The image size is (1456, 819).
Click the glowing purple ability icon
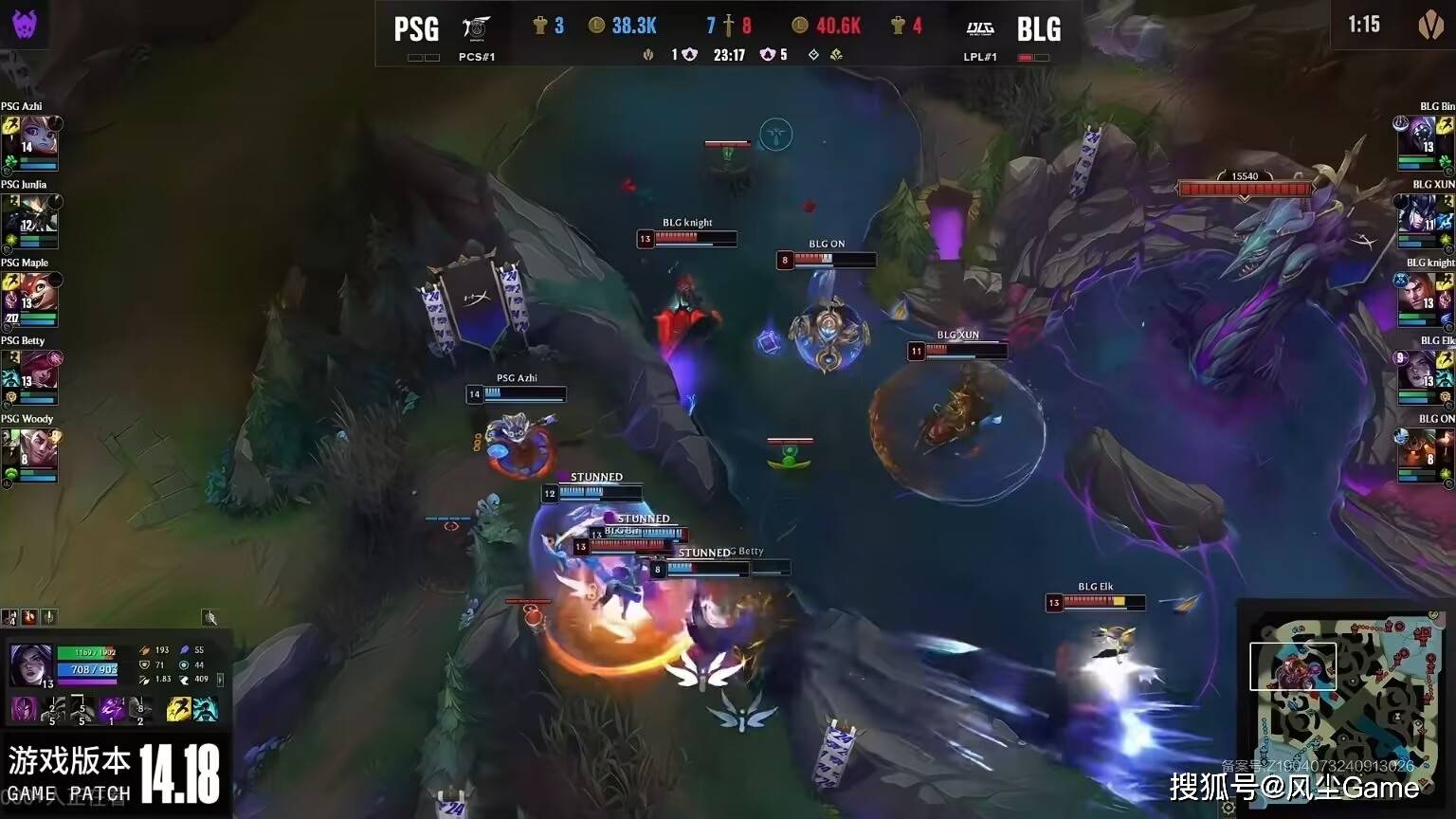pos(113,709)
